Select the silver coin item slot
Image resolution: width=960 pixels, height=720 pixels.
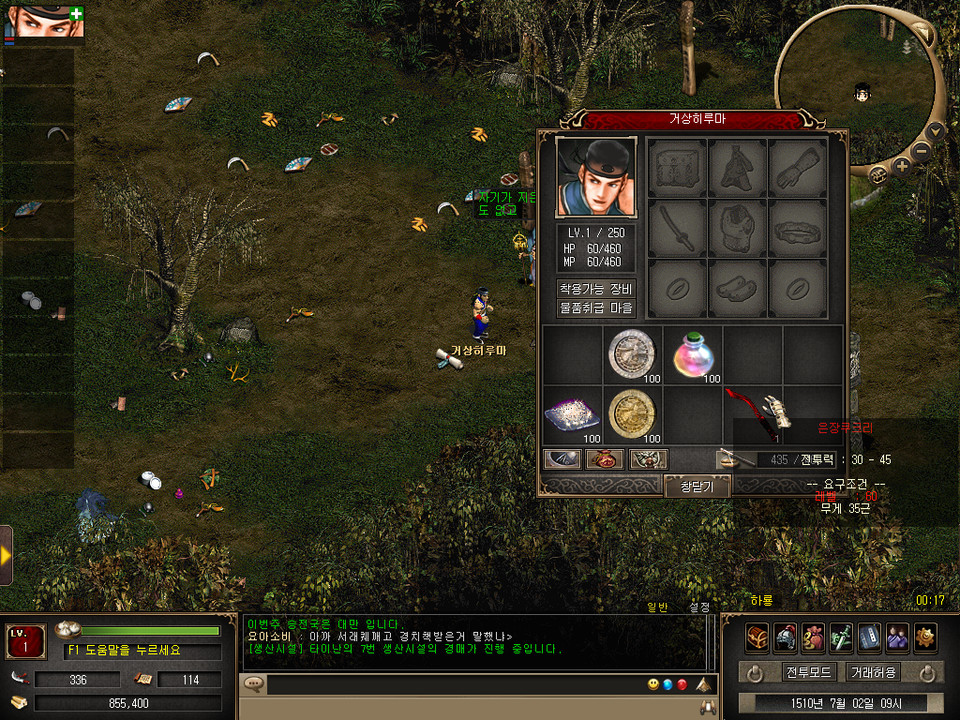(632, 354)
